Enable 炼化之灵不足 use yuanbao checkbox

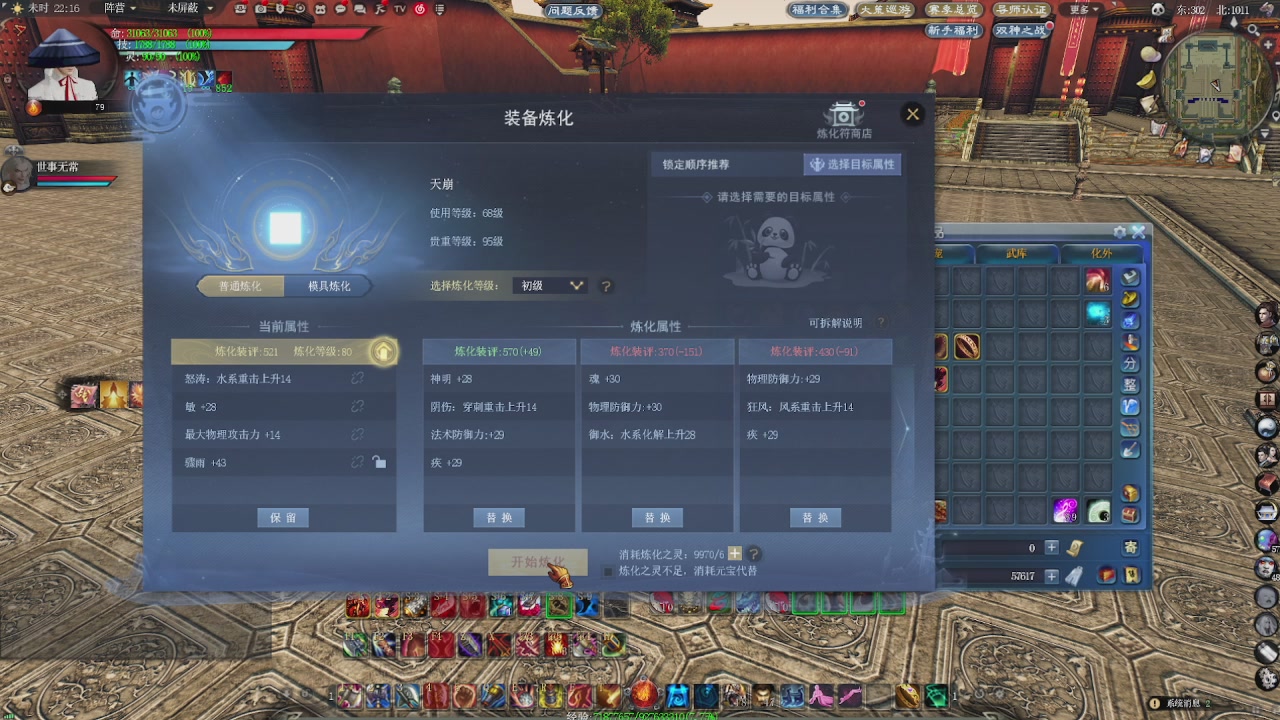(x=606, y=571)
